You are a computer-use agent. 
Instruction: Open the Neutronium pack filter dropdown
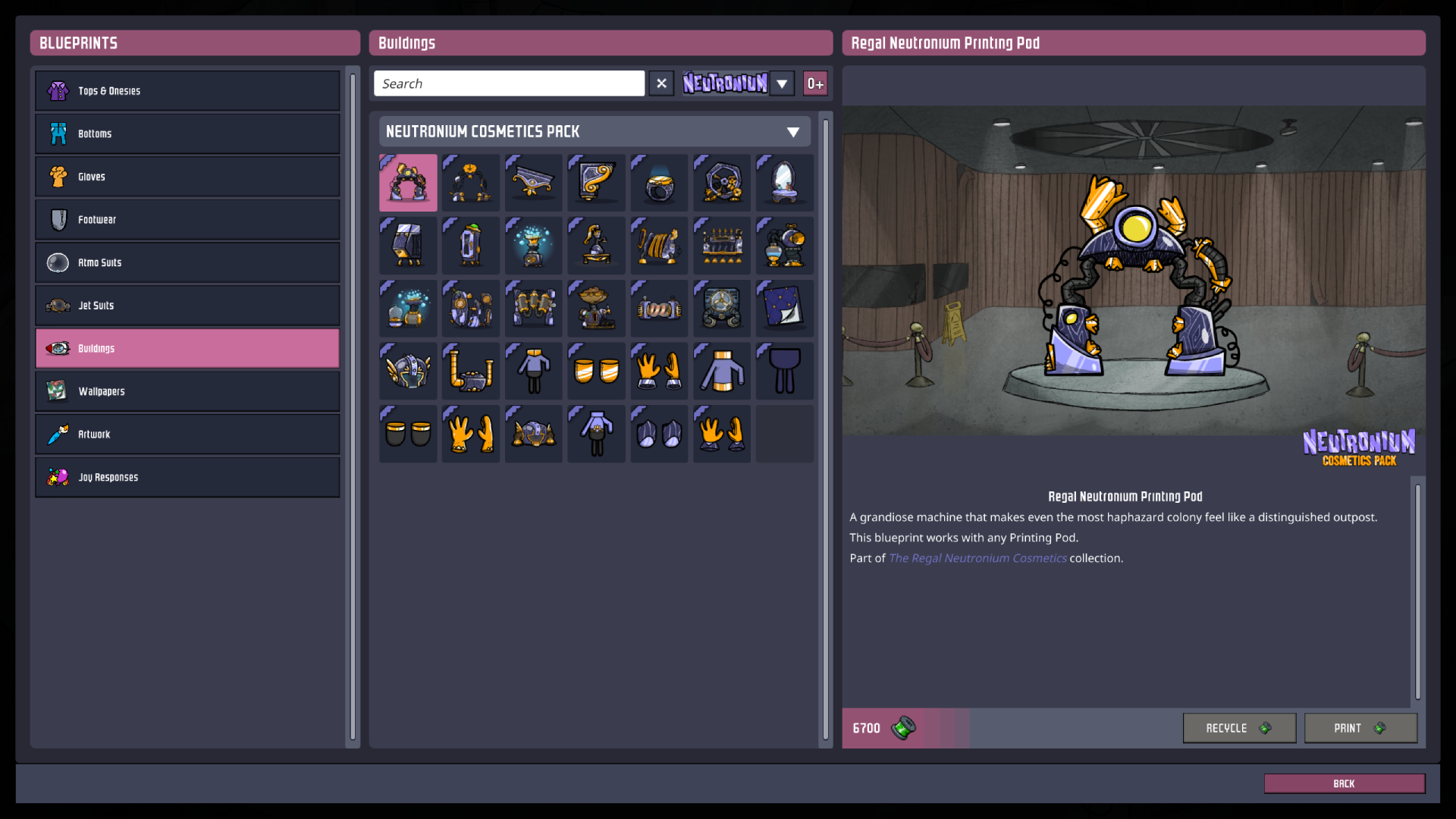pos(782,83)
